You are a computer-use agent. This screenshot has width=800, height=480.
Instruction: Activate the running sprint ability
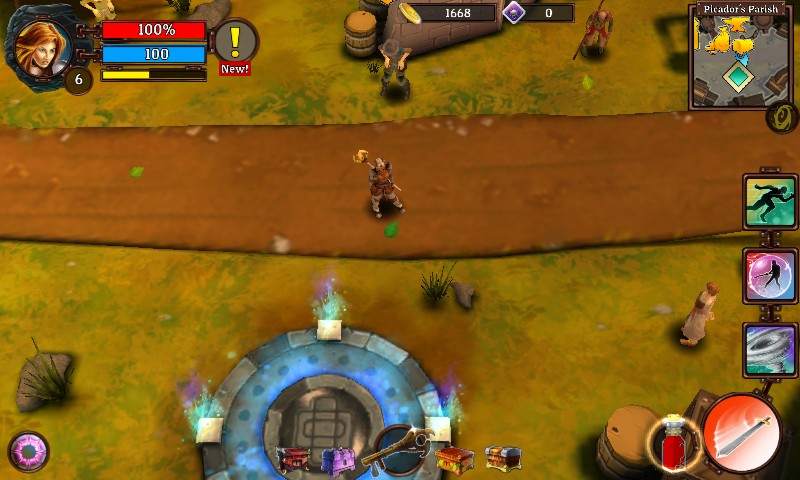click(x=770, y=203)
